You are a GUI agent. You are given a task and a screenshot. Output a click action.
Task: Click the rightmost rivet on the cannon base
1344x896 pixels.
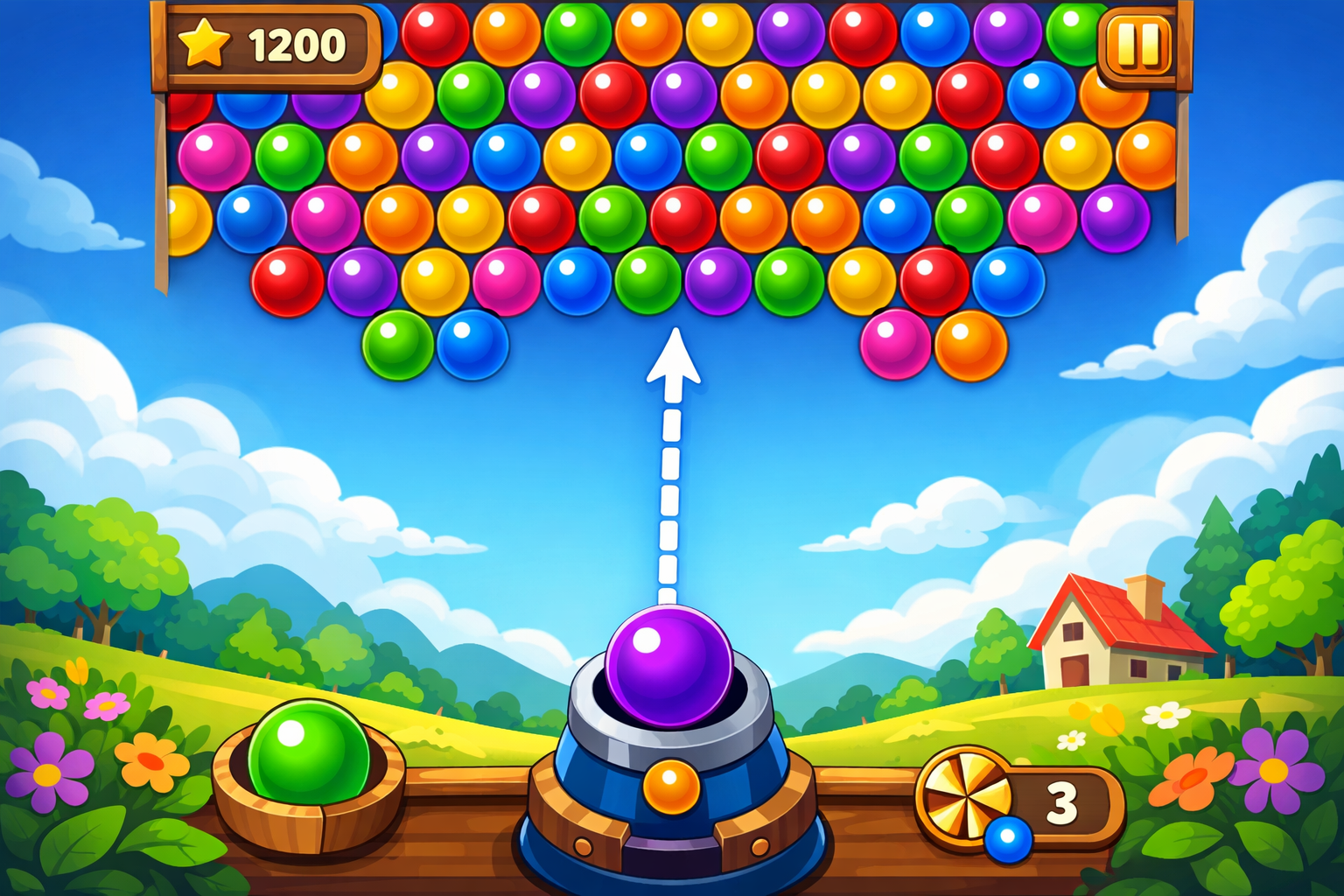pyautogui.click(x=760, y=845)
